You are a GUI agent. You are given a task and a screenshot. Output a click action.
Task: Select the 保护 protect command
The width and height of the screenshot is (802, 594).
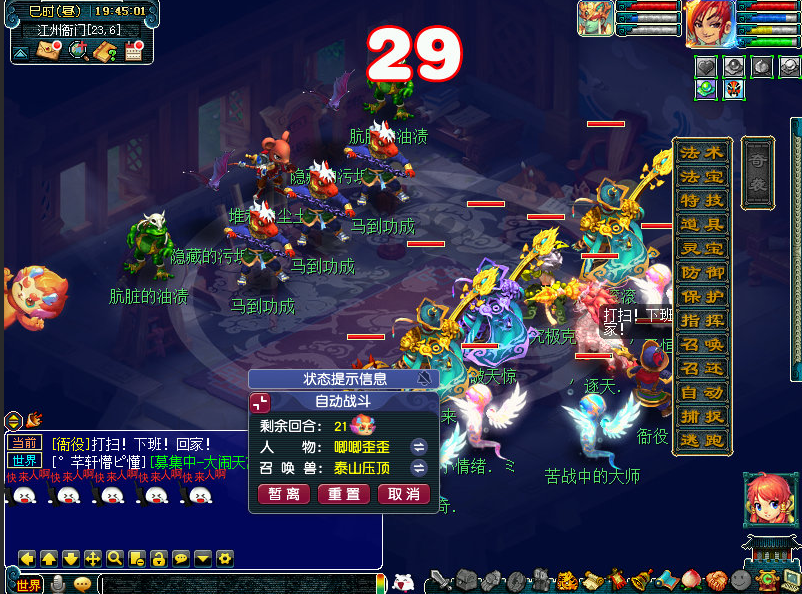pyautogui.click(x=701, y=297)
